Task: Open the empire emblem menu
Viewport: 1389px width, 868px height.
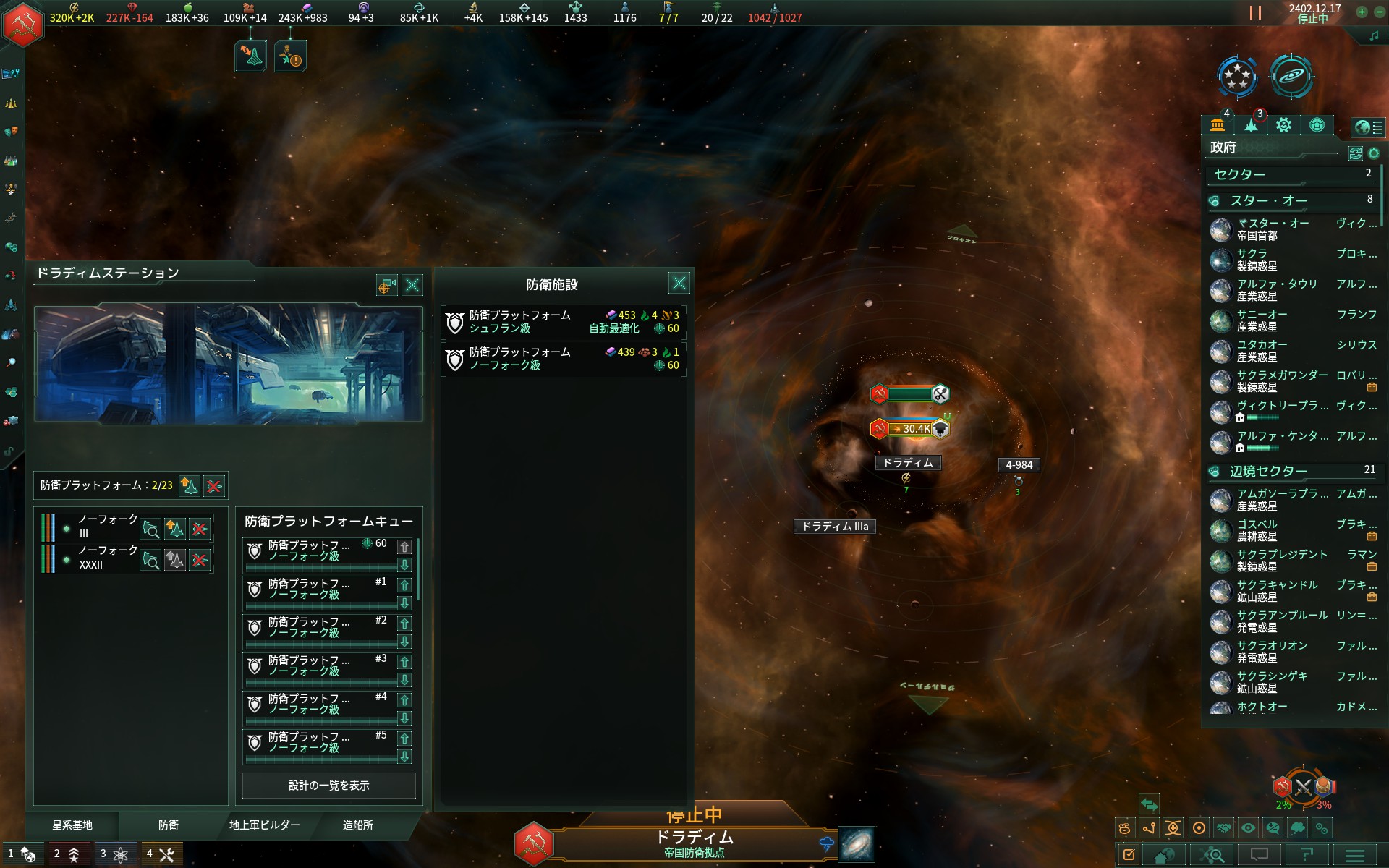Action: [x=25, y=25]
